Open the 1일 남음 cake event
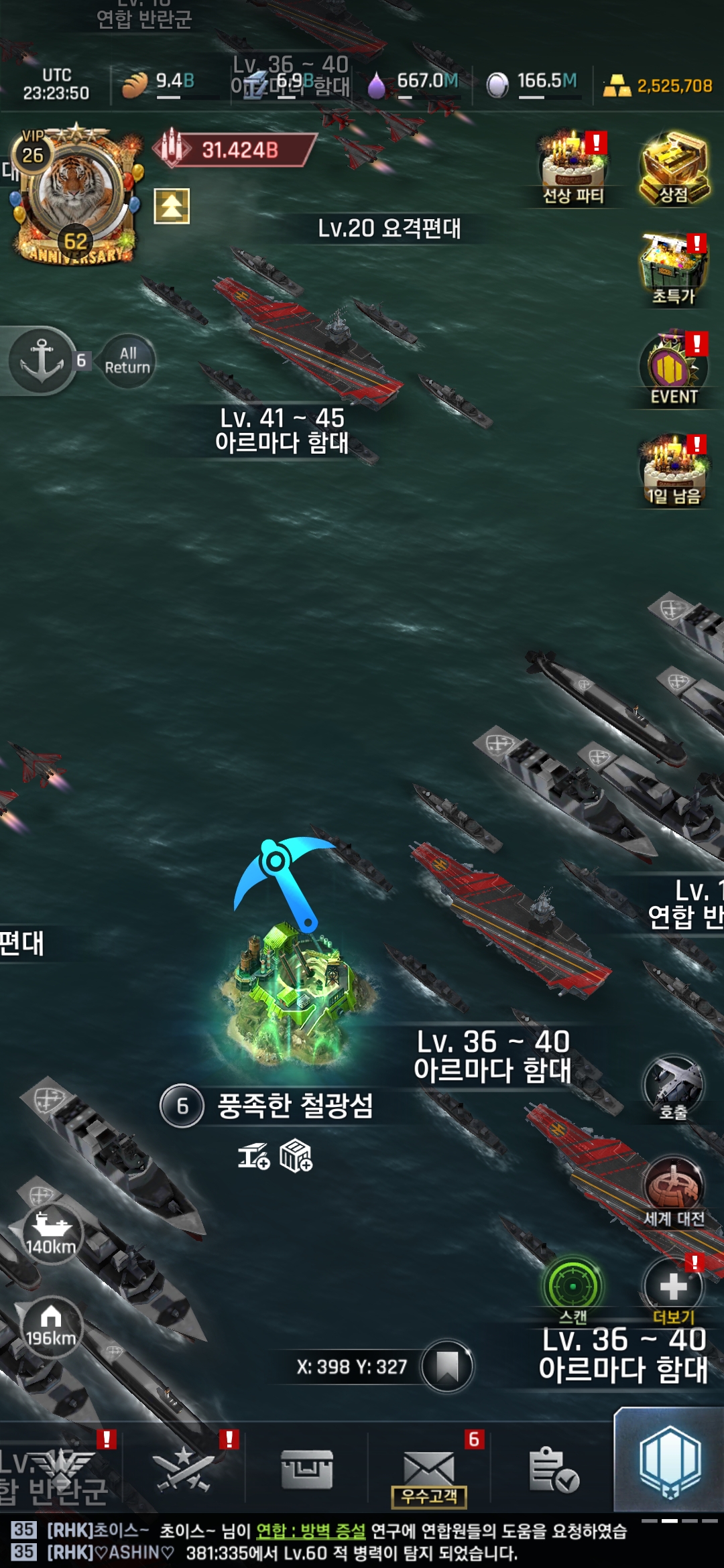Image resolution: width=724 pixels, height=1568 pixels. tap(674, 470)
